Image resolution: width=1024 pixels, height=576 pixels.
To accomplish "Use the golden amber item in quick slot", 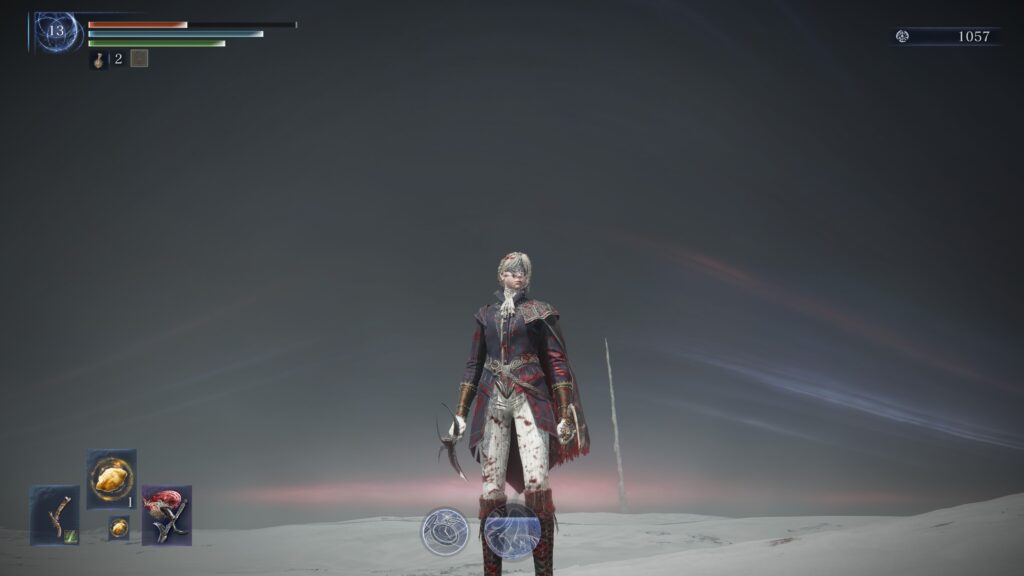I will click(x=111, y=478).
